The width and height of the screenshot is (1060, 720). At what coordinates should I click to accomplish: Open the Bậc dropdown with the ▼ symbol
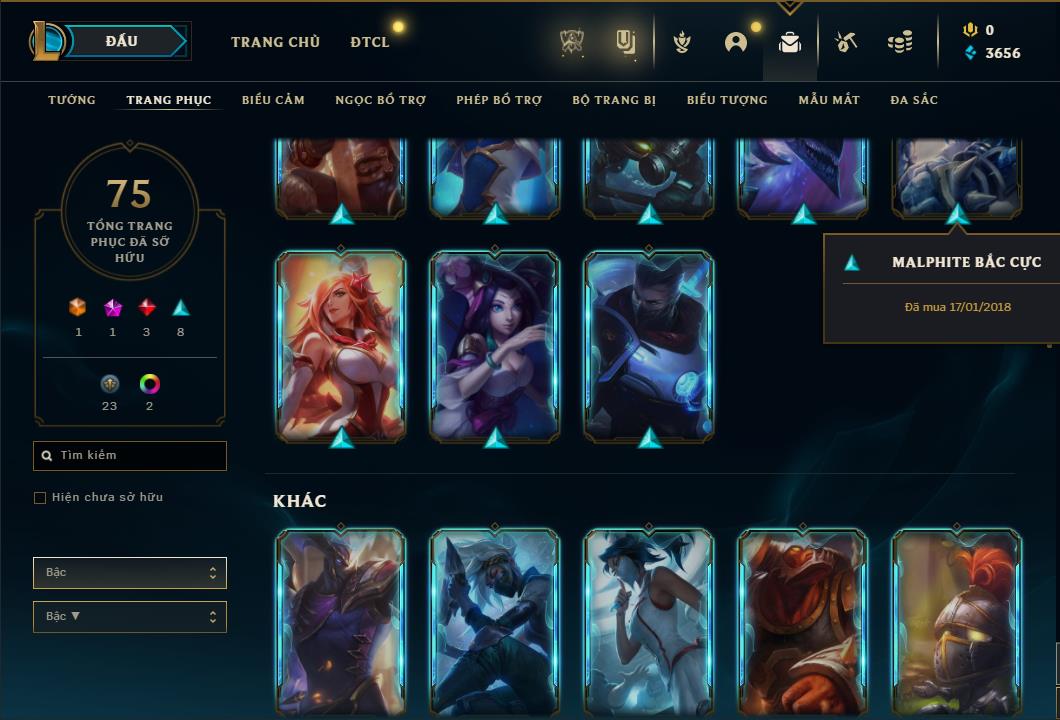(x=130, y=617)
